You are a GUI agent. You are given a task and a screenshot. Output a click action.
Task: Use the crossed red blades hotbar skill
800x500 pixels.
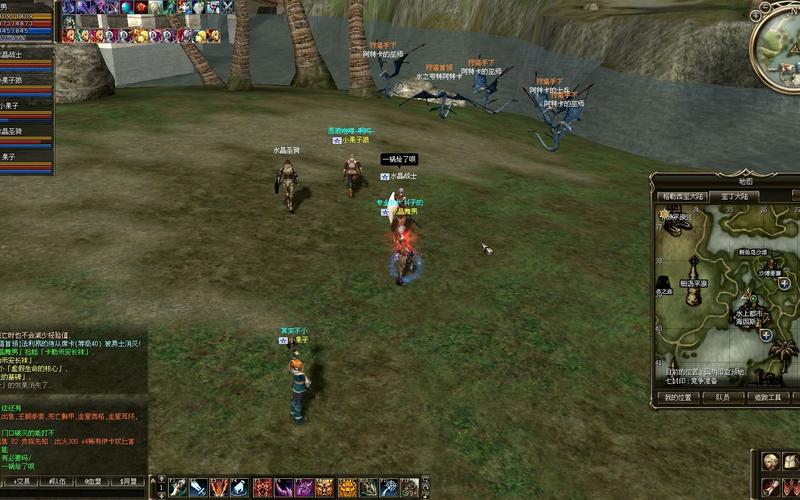[x=218, y=488]
